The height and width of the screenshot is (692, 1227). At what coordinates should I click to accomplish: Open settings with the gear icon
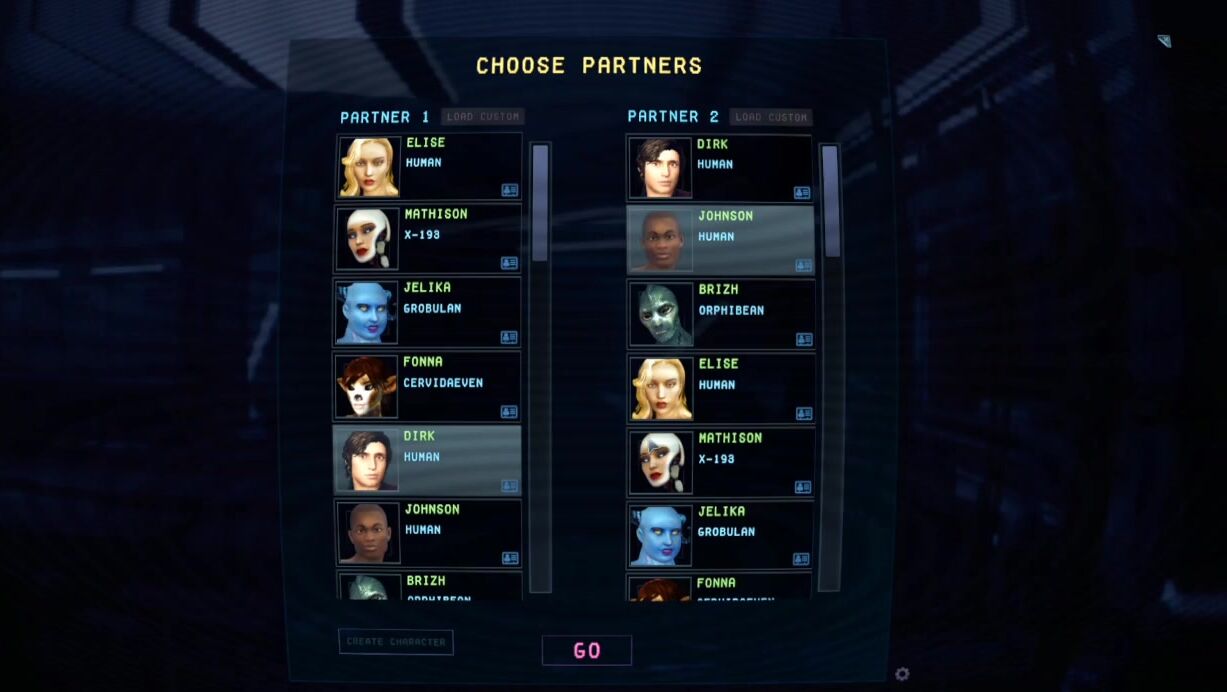[902, 674]
